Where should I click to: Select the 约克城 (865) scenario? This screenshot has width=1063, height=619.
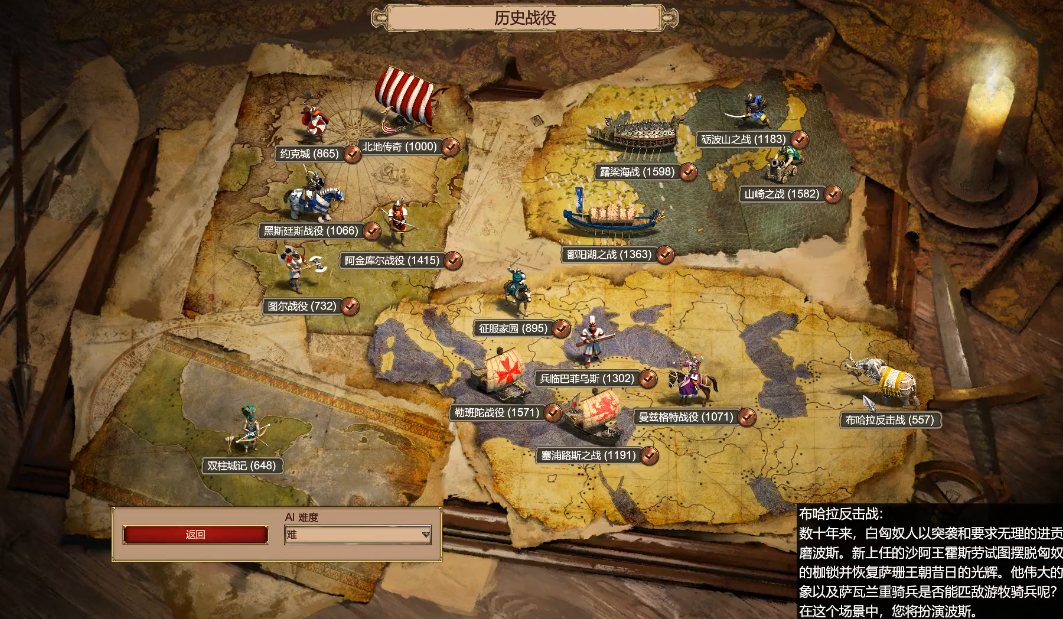(312, 154)
